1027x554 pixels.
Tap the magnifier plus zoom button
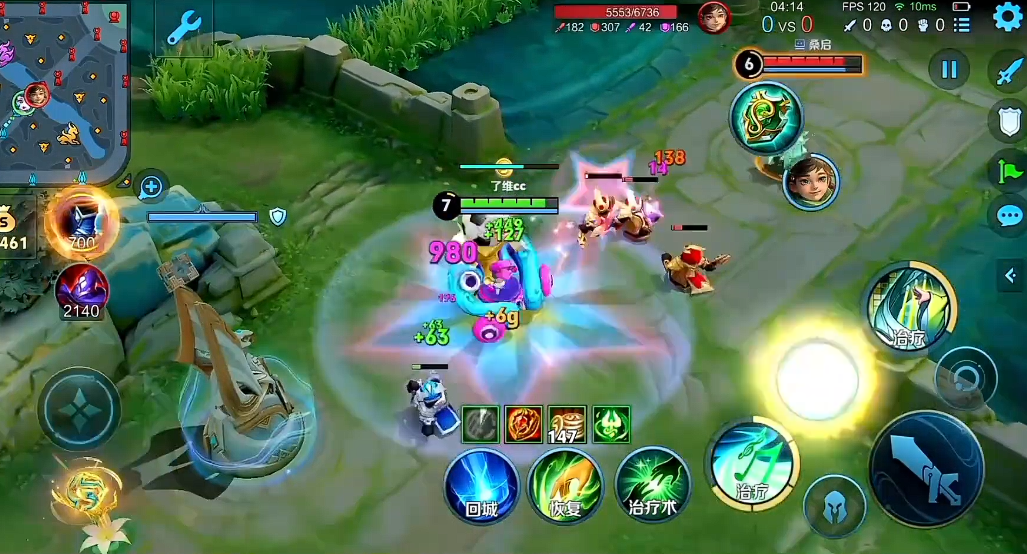click(151, 186)
